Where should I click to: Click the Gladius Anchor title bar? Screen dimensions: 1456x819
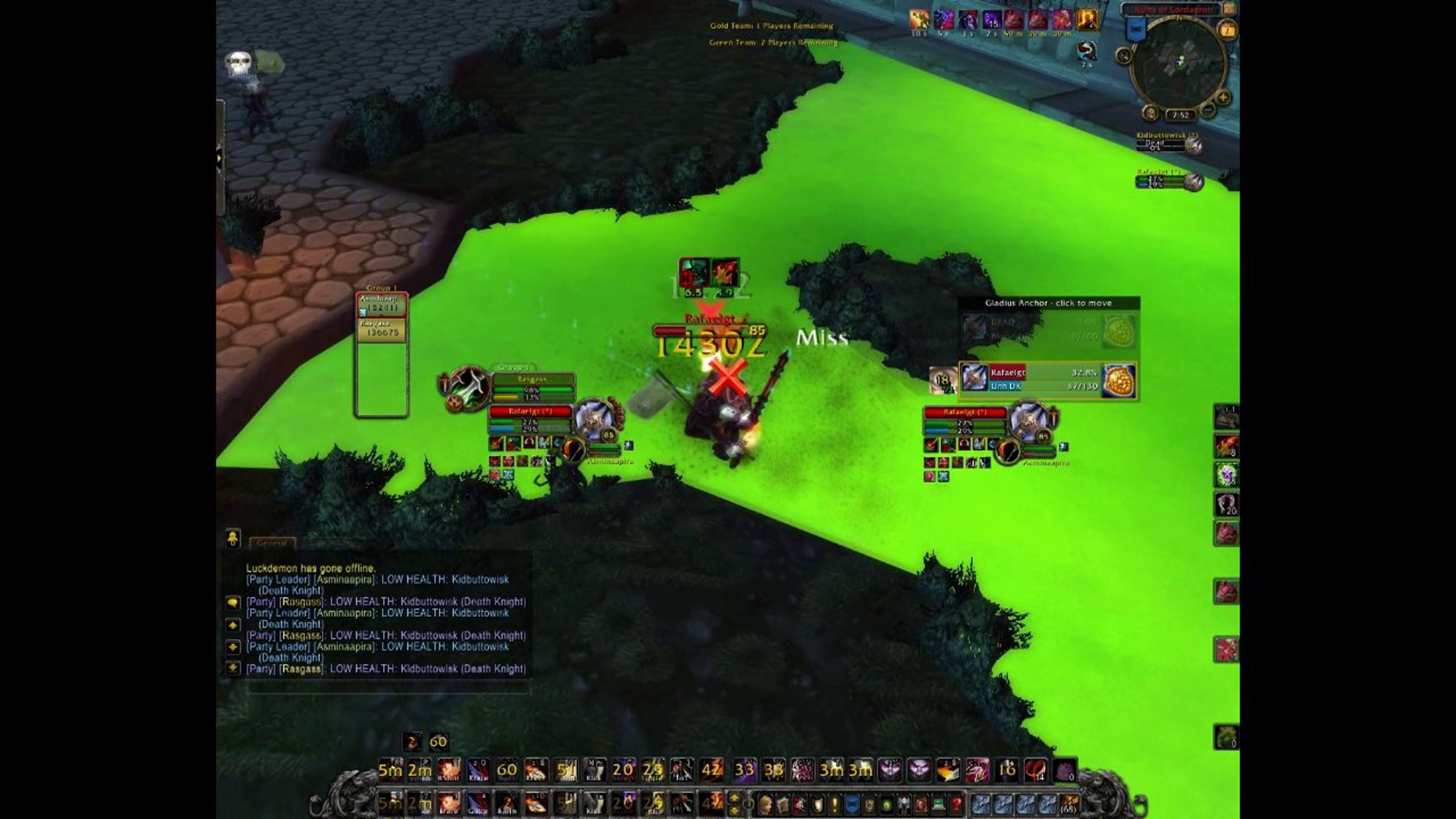1048,303
